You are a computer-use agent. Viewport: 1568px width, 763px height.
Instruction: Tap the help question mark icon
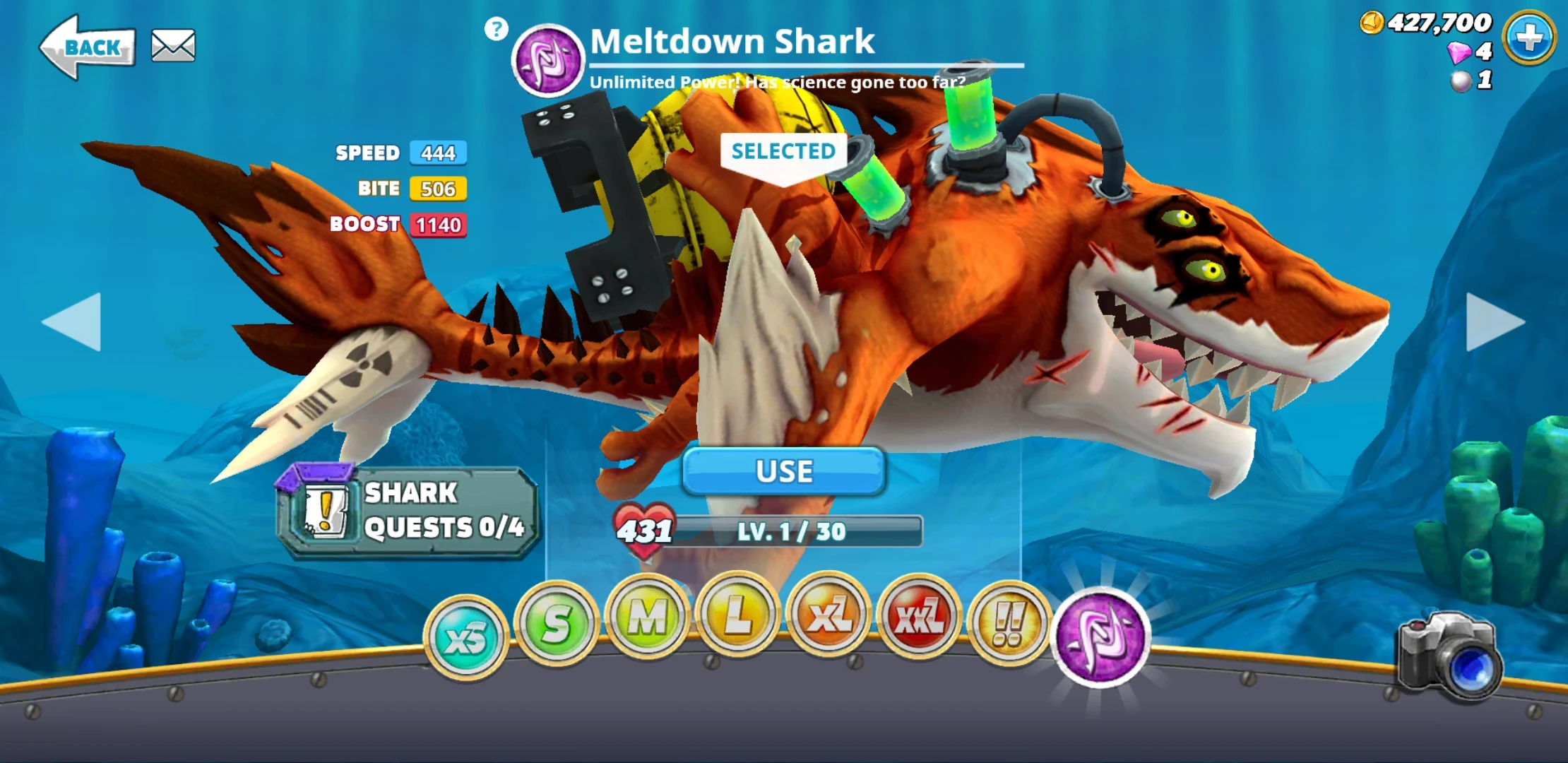(x=497, y=30)
